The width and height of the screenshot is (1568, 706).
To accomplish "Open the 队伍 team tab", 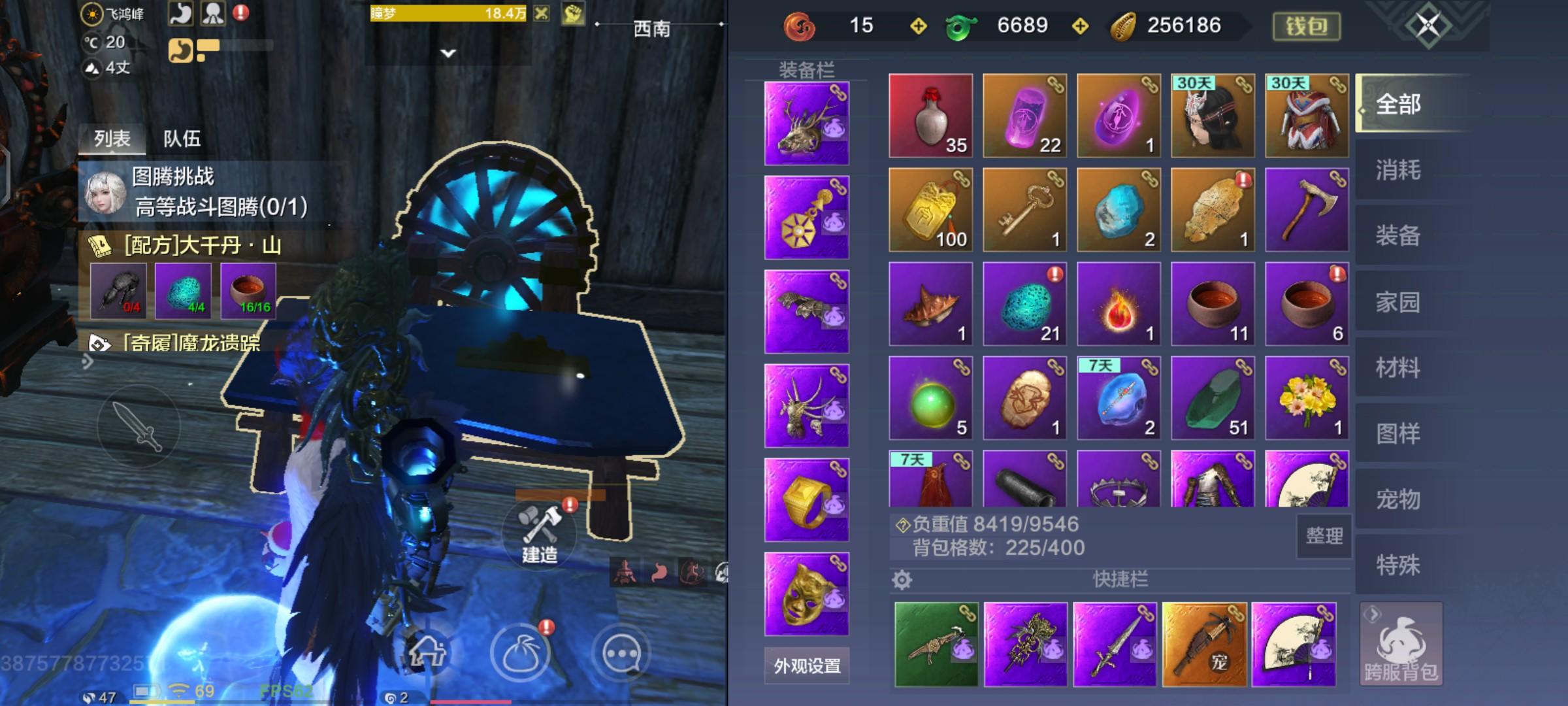I will tap(182, 139).
